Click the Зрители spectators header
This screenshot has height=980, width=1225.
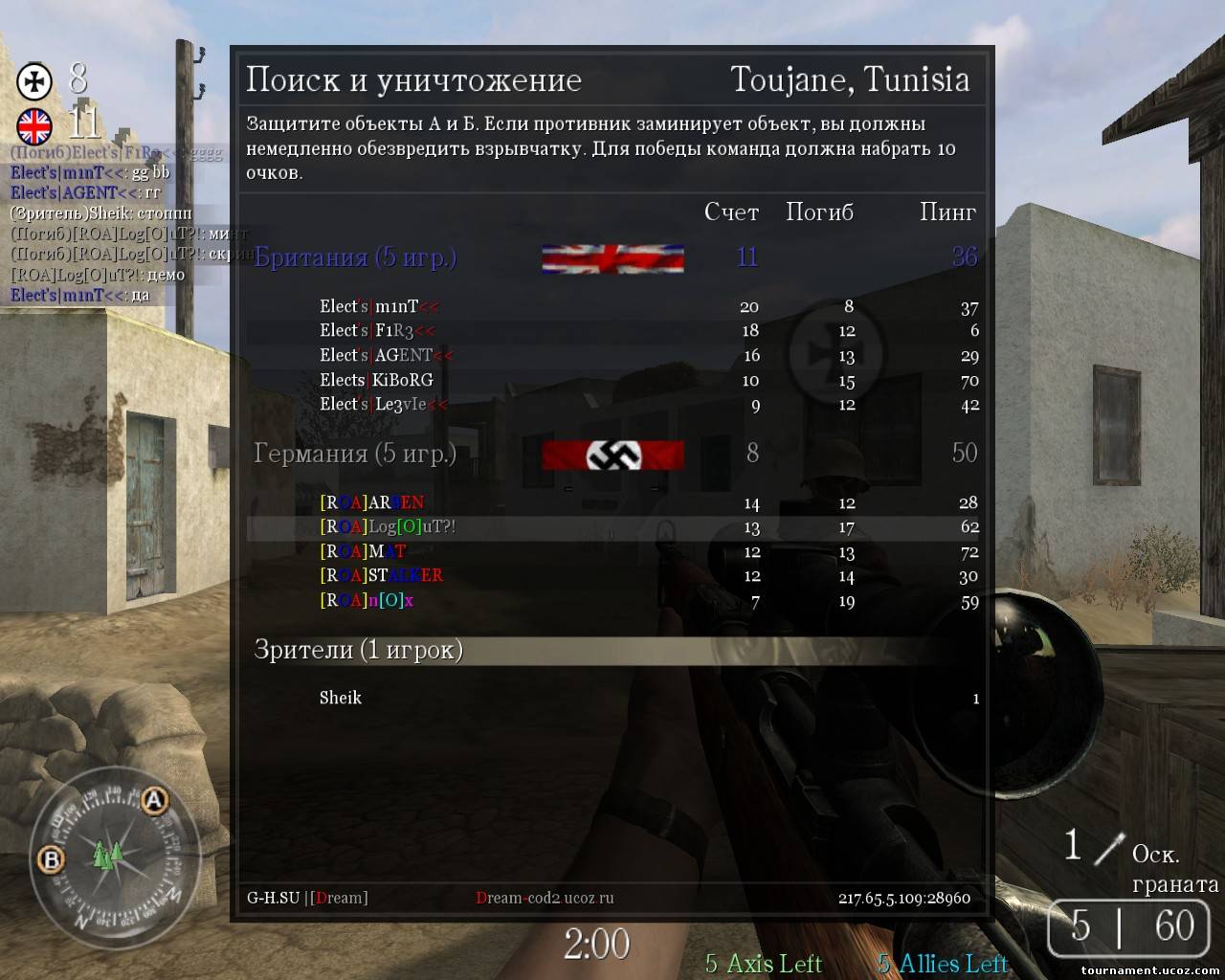[359, 650]
